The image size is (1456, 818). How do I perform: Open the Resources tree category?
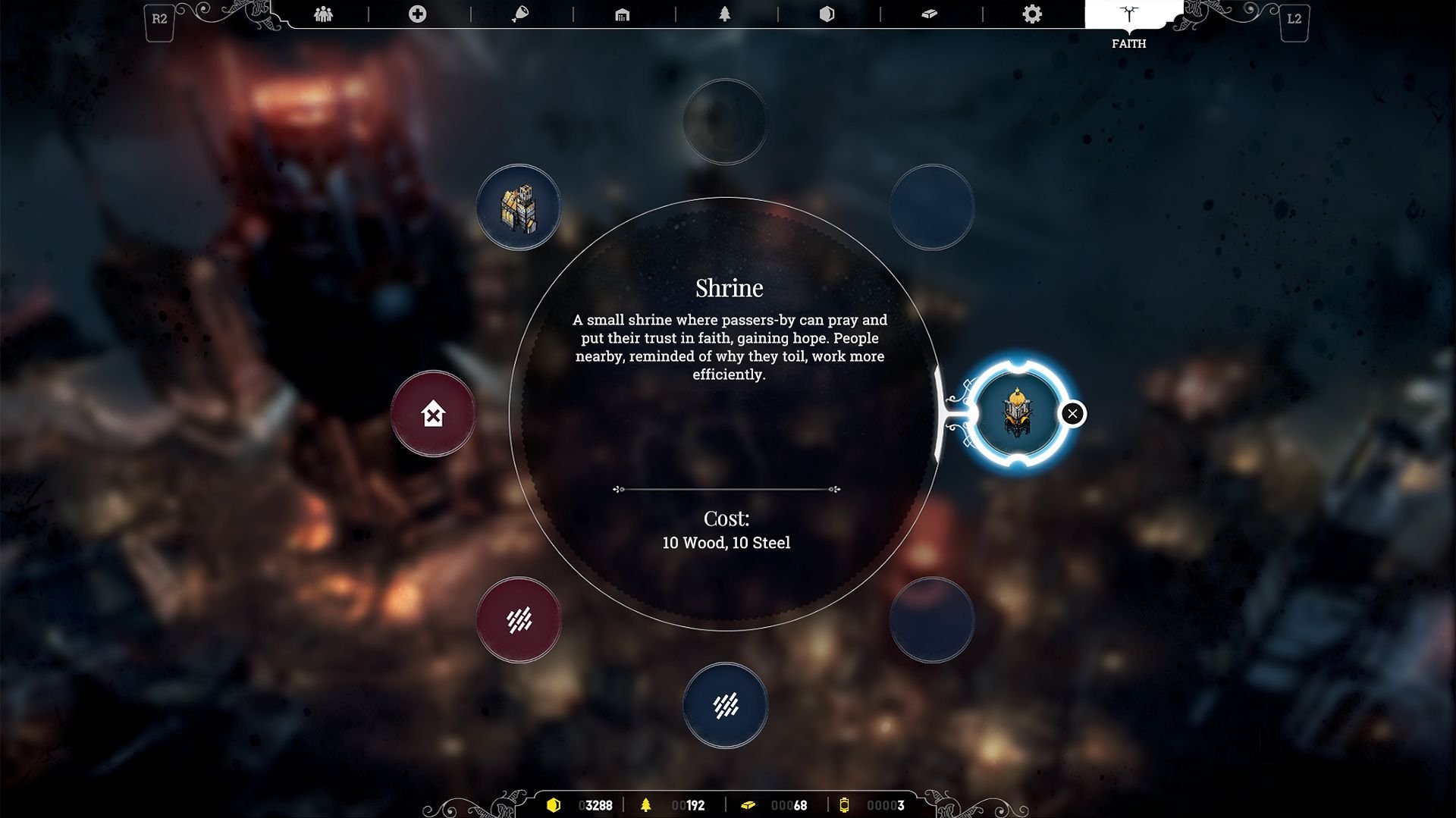(724, 13)
